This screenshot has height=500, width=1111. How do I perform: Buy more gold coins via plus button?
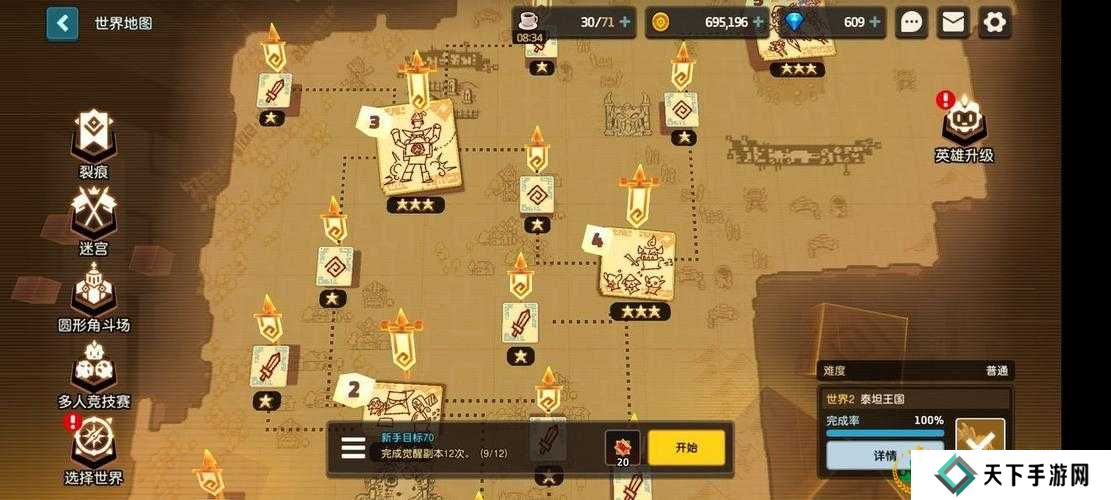[759, 22]
